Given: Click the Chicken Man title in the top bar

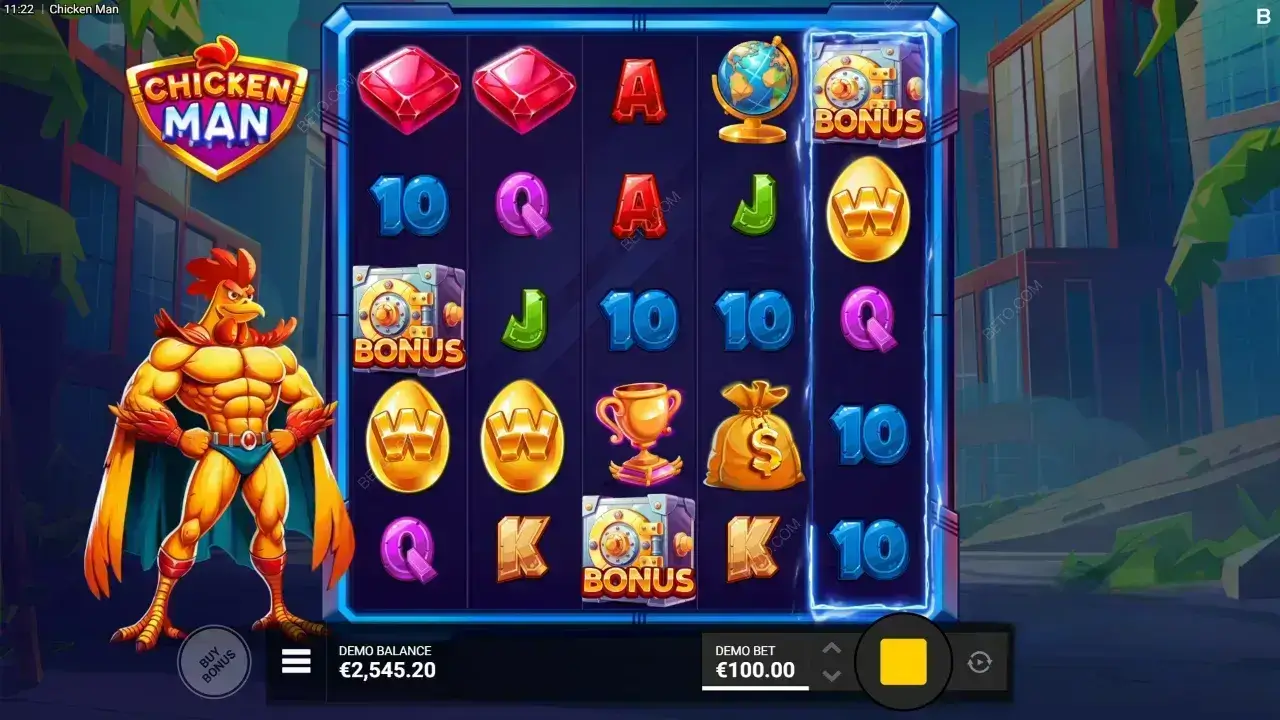Looking at the screenshot, I should pyautogui.click(x=84, y=9).
